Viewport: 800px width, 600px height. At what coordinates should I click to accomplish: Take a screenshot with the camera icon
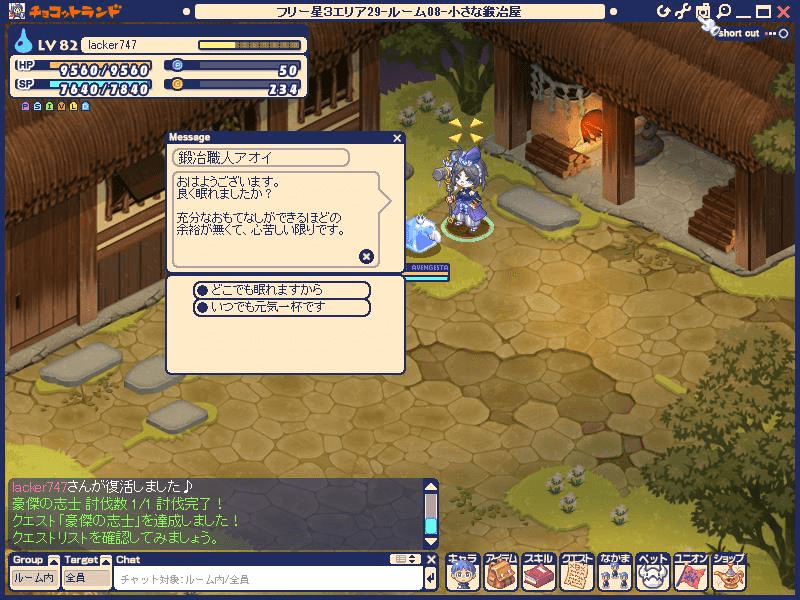coord(703,11)
